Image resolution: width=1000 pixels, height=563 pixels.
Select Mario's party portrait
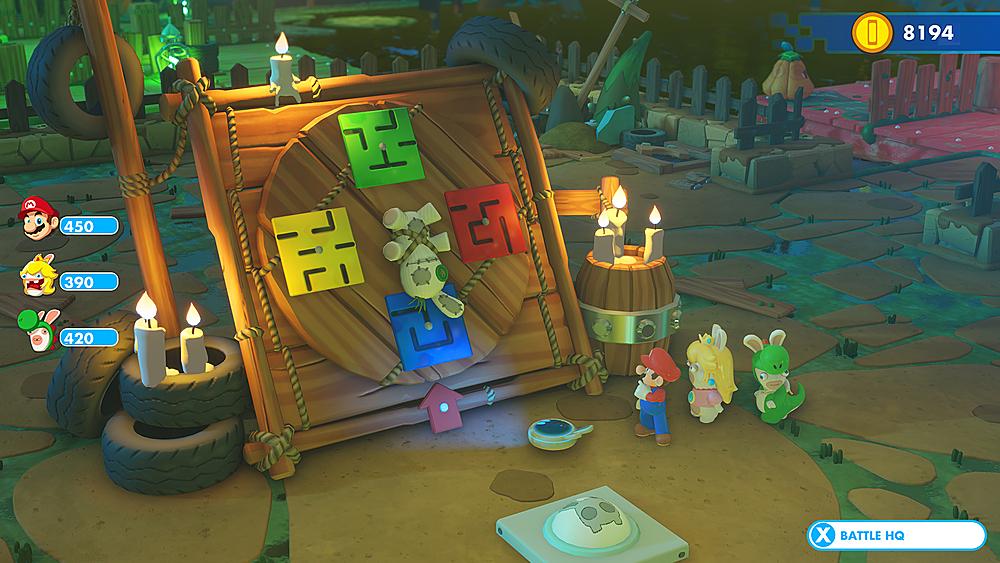point(34,218)
